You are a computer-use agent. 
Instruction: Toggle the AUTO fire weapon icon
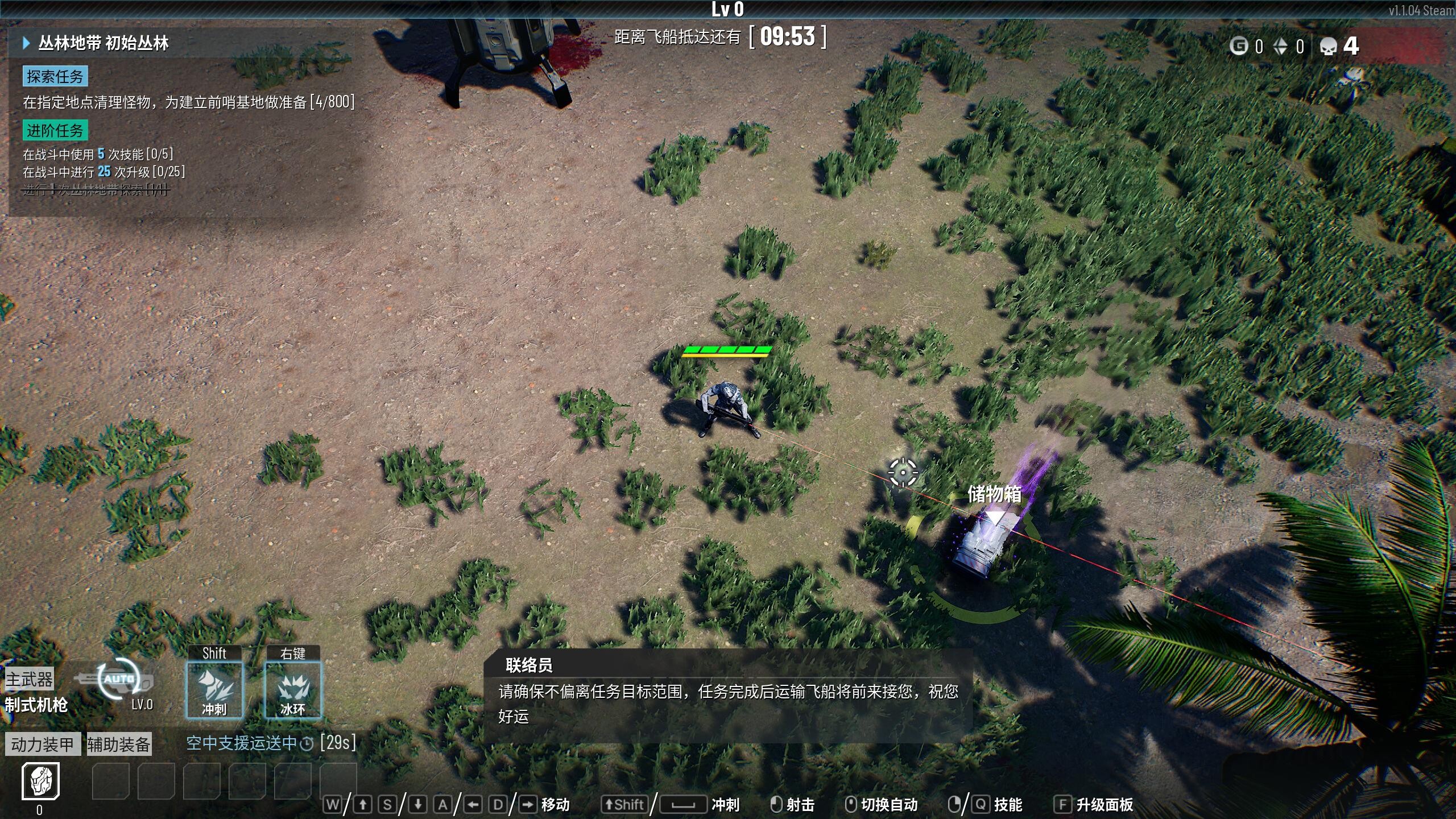[118, 680]
